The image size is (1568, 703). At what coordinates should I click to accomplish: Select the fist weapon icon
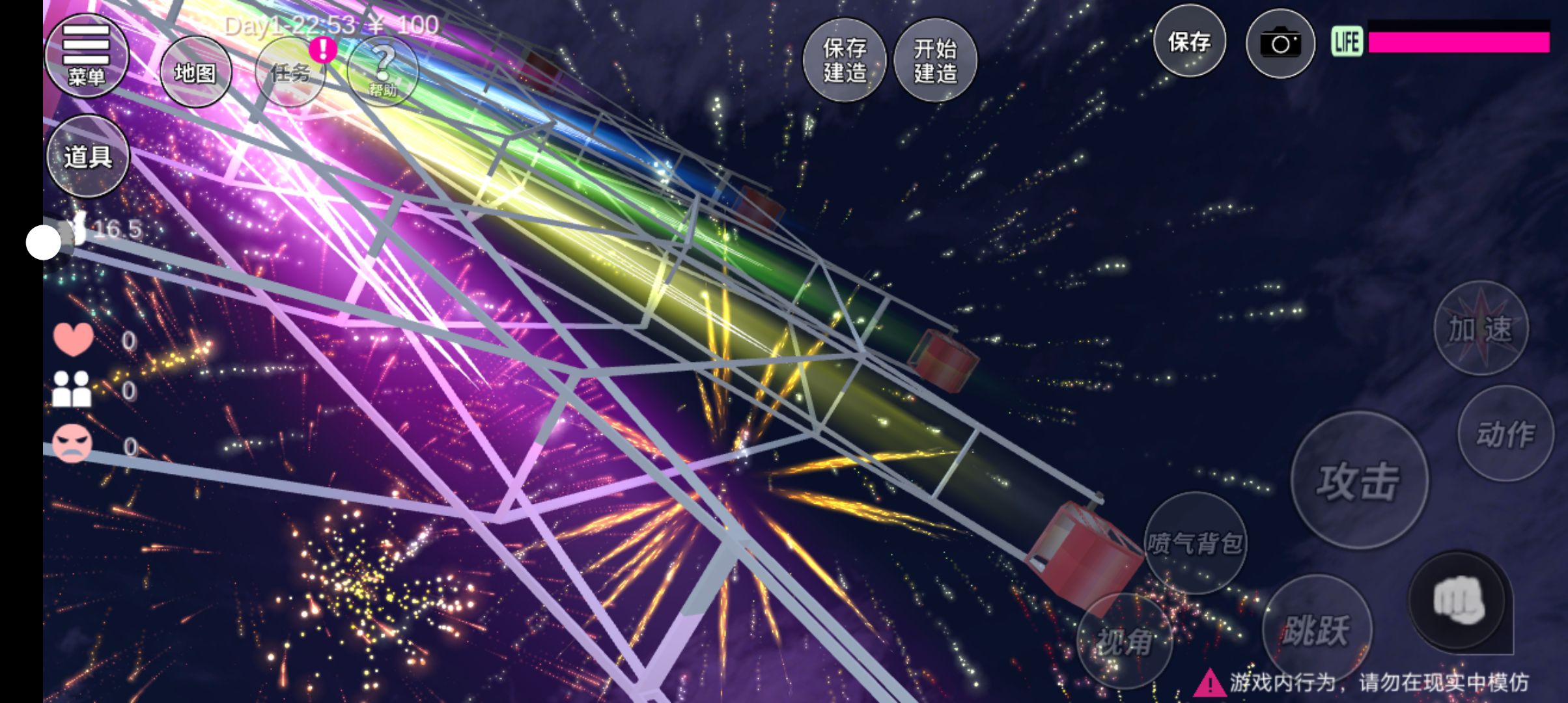coord(1459,601)
